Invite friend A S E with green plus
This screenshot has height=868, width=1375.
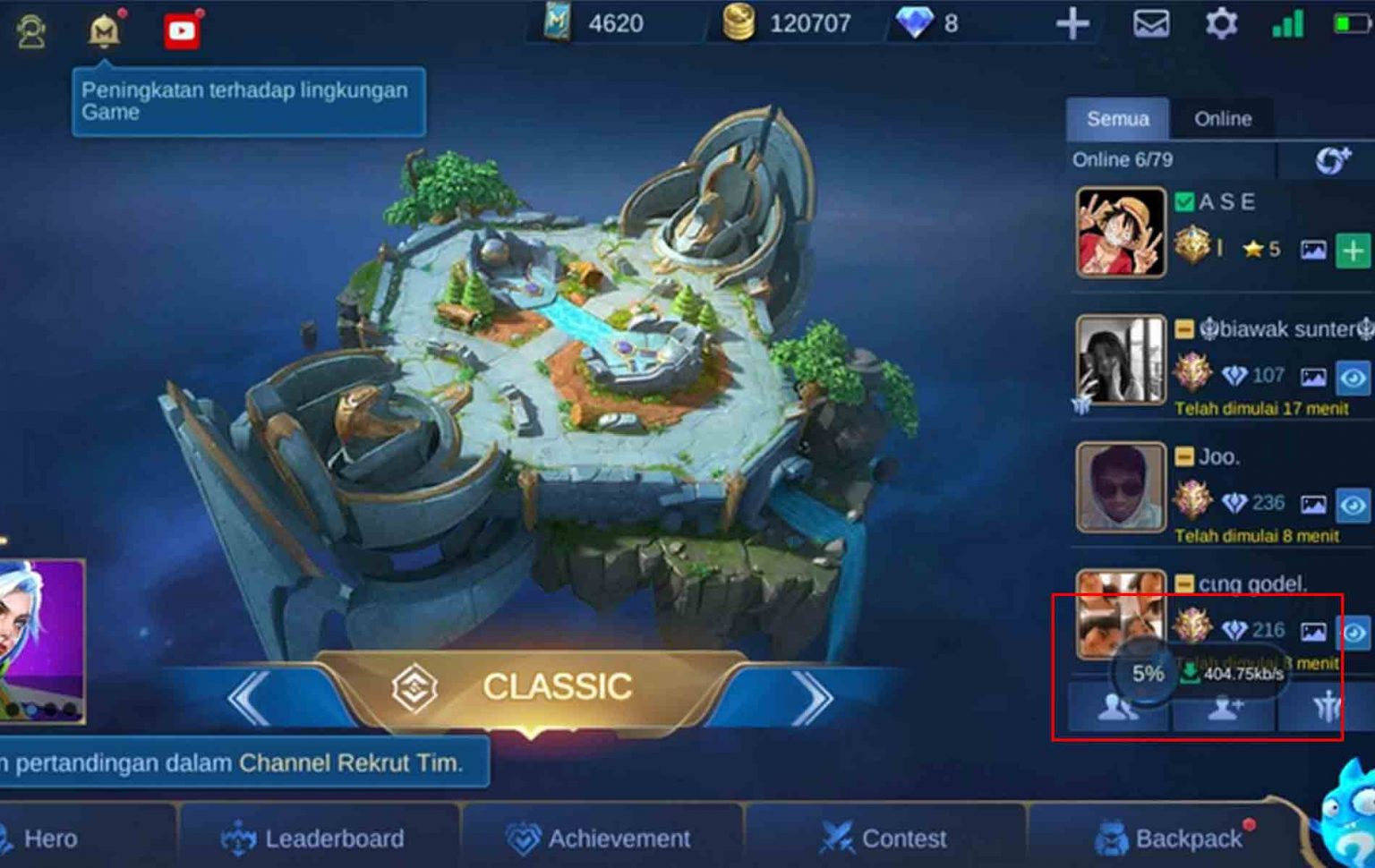click(x=1354, y=251)
